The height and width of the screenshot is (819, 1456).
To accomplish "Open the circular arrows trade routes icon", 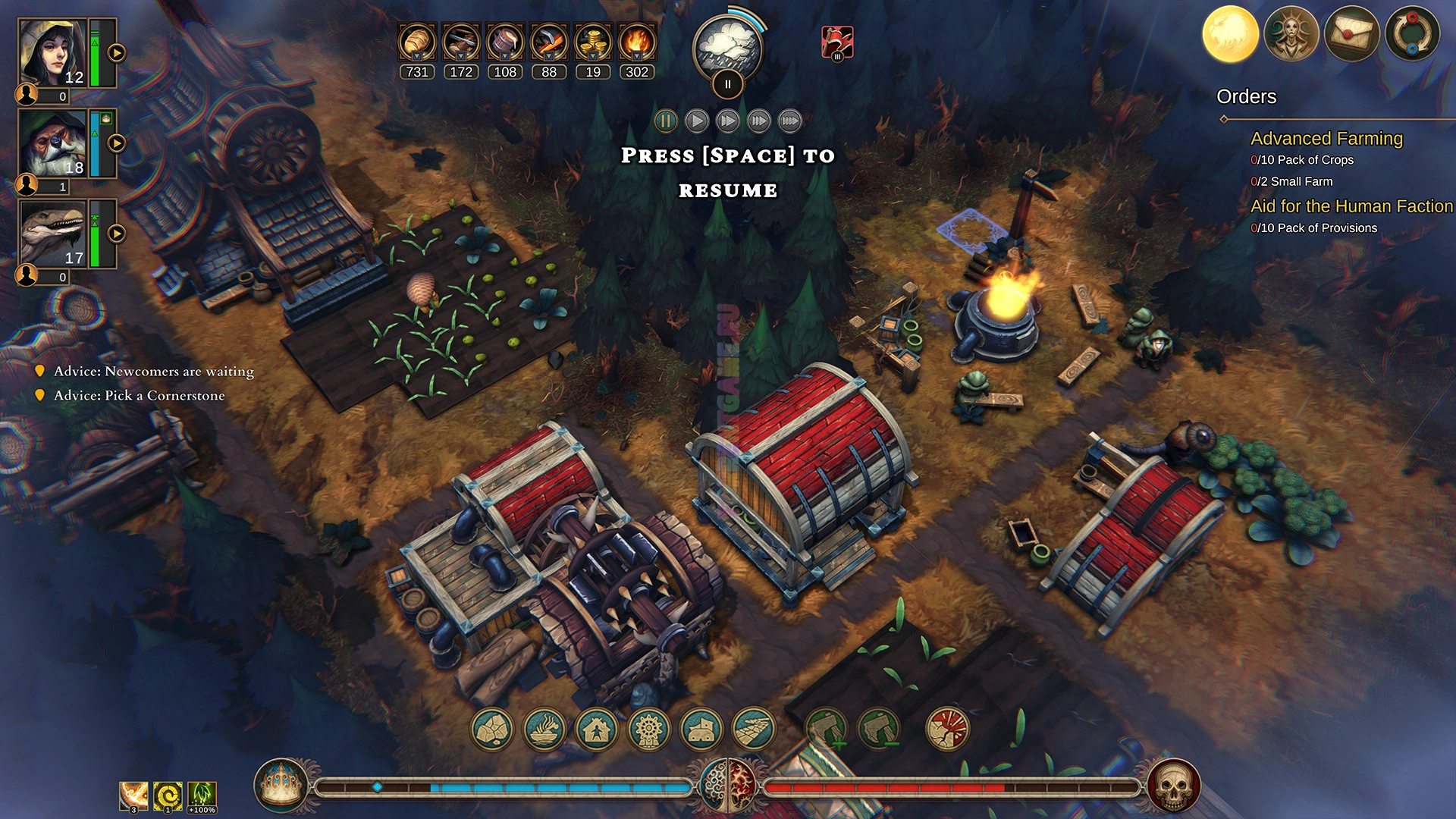I will click(1412, 34).
